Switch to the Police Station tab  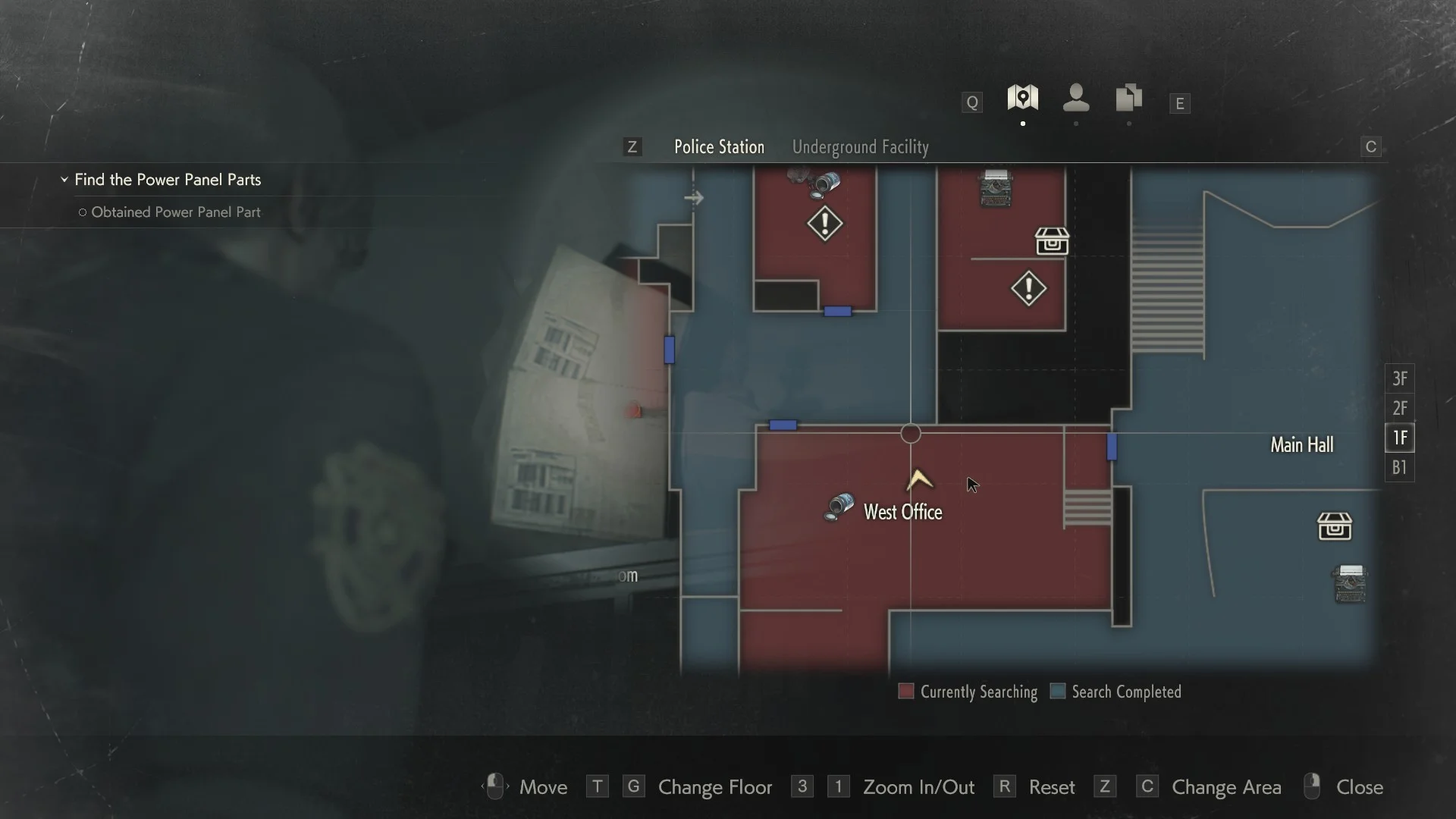[719, 146]
